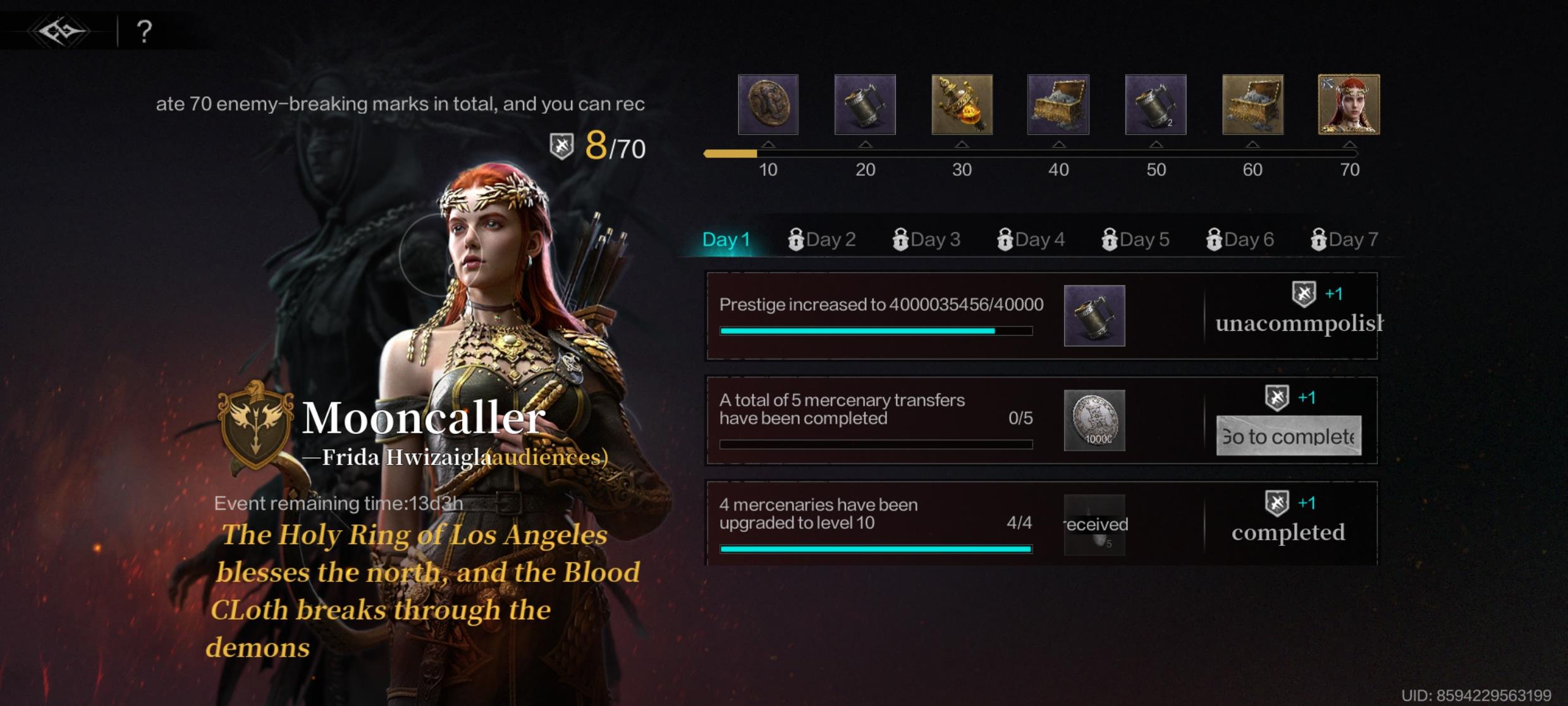View the 70-mark Mooncaller hero portrait reward
This screenshot has width=1568, height=706.
pyautogui.click(x=1349, y=104)
